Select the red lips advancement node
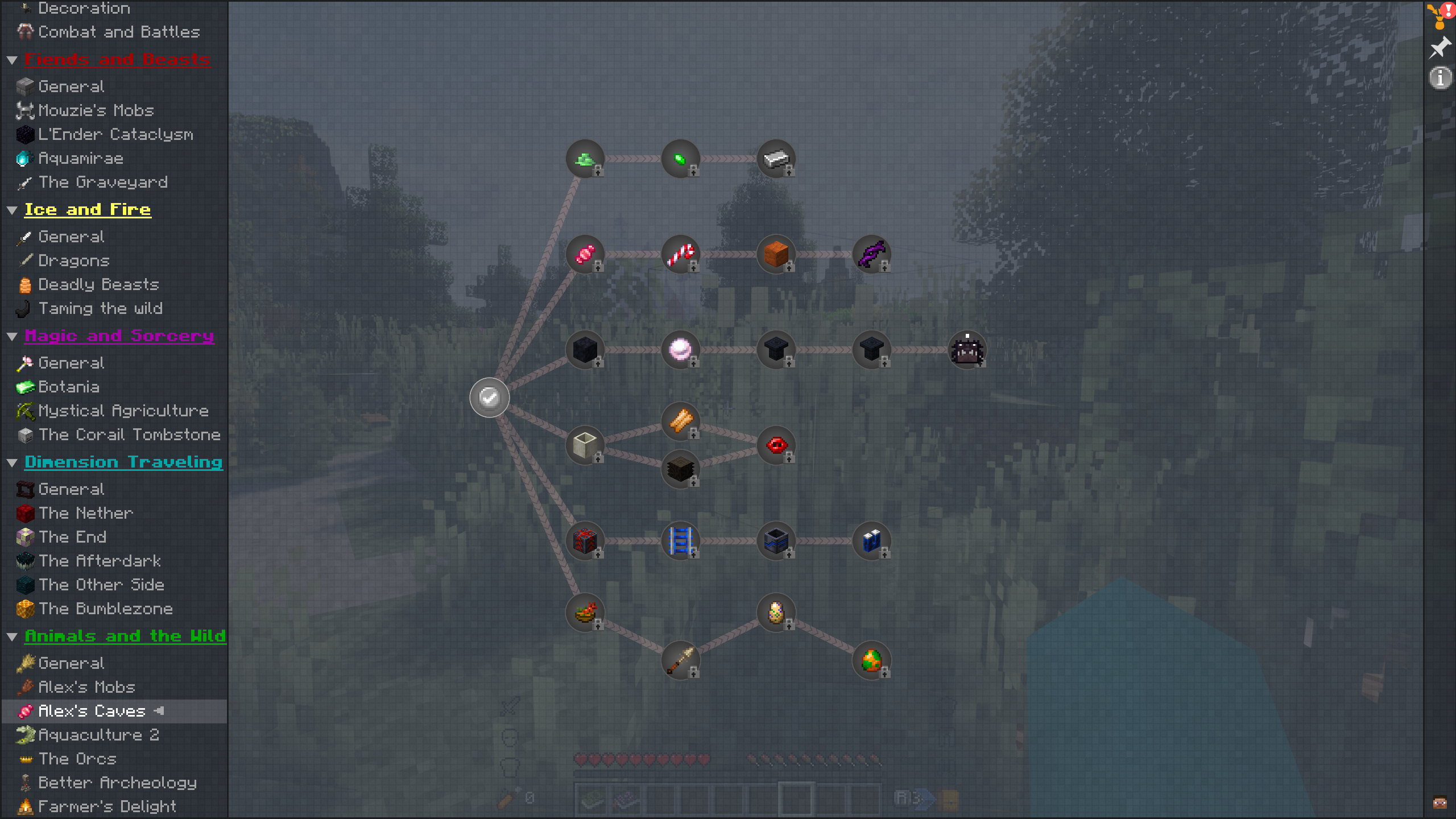The width and height of the screenshot is (1456, 819). point(776,445)
